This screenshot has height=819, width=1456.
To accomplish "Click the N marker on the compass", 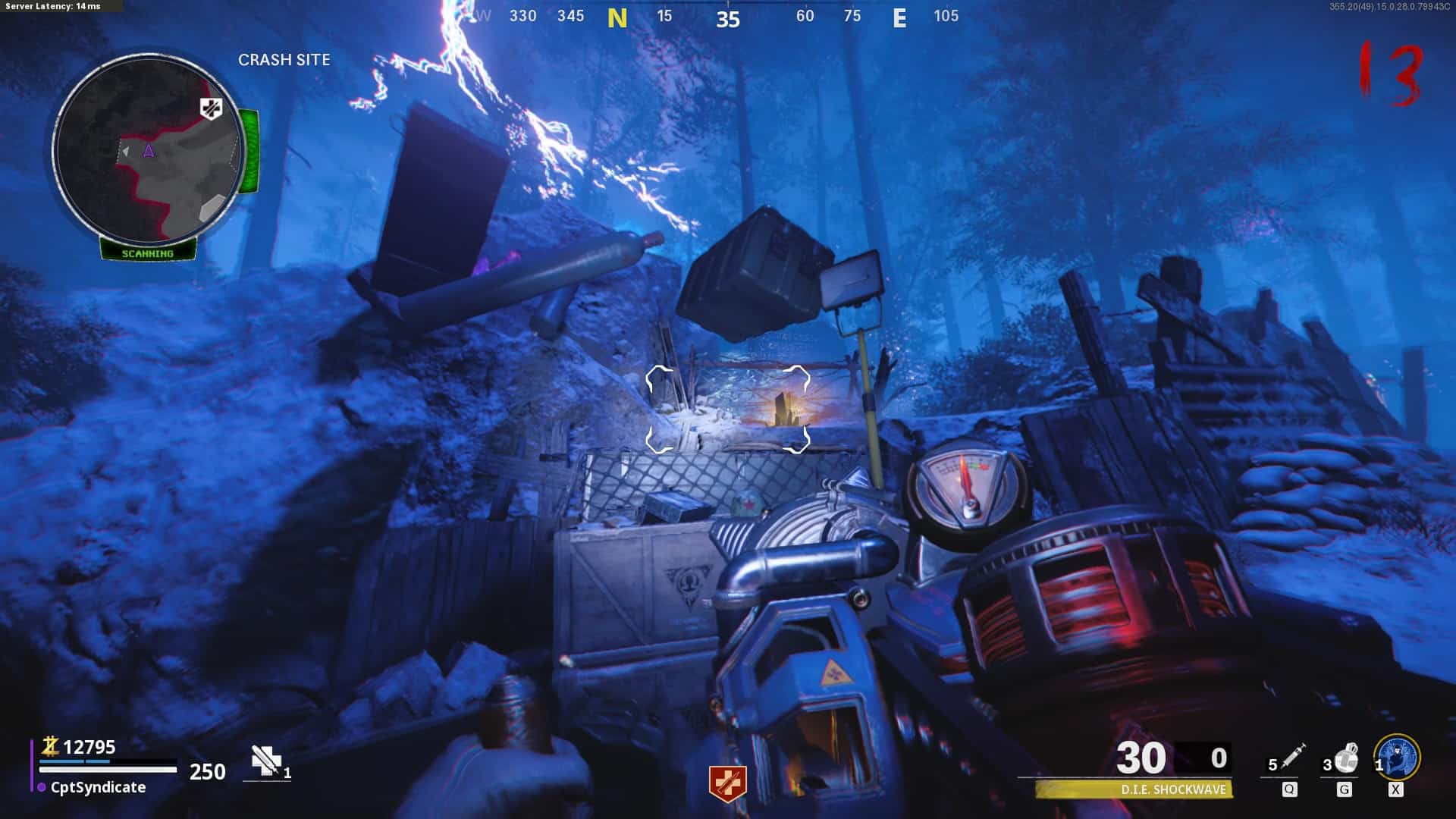I will pos(617,18).
